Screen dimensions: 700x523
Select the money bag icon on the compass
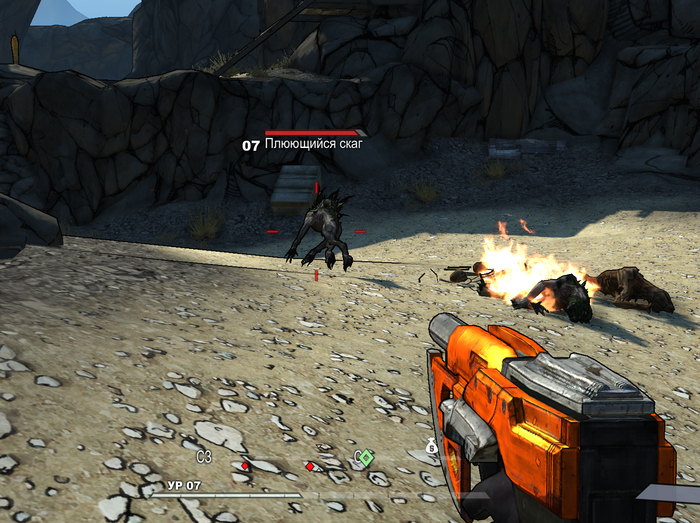click(432, 447)
